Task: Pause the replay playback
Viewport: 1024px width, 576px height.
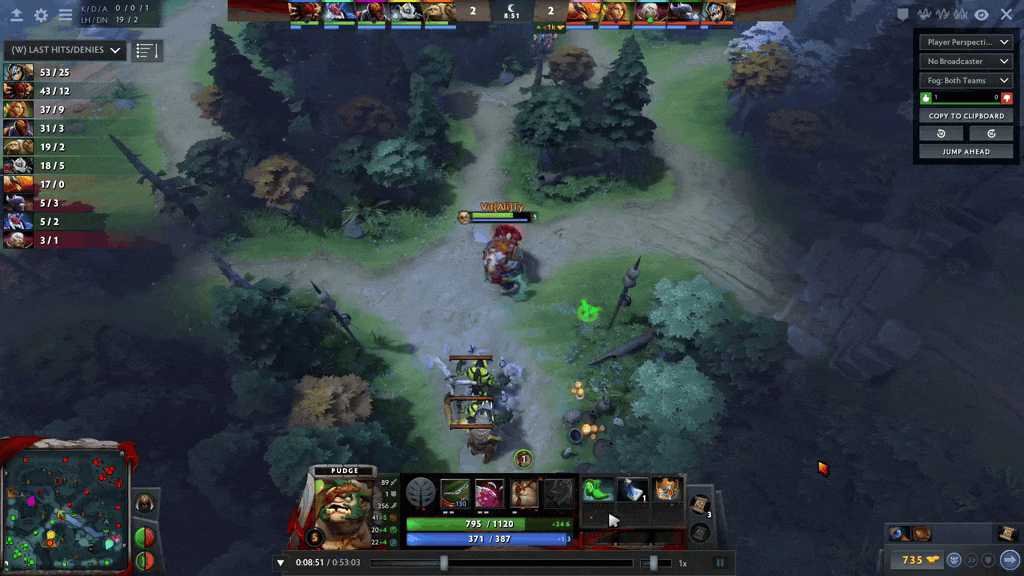Action: pyautogui.click(x=719, y=563)
